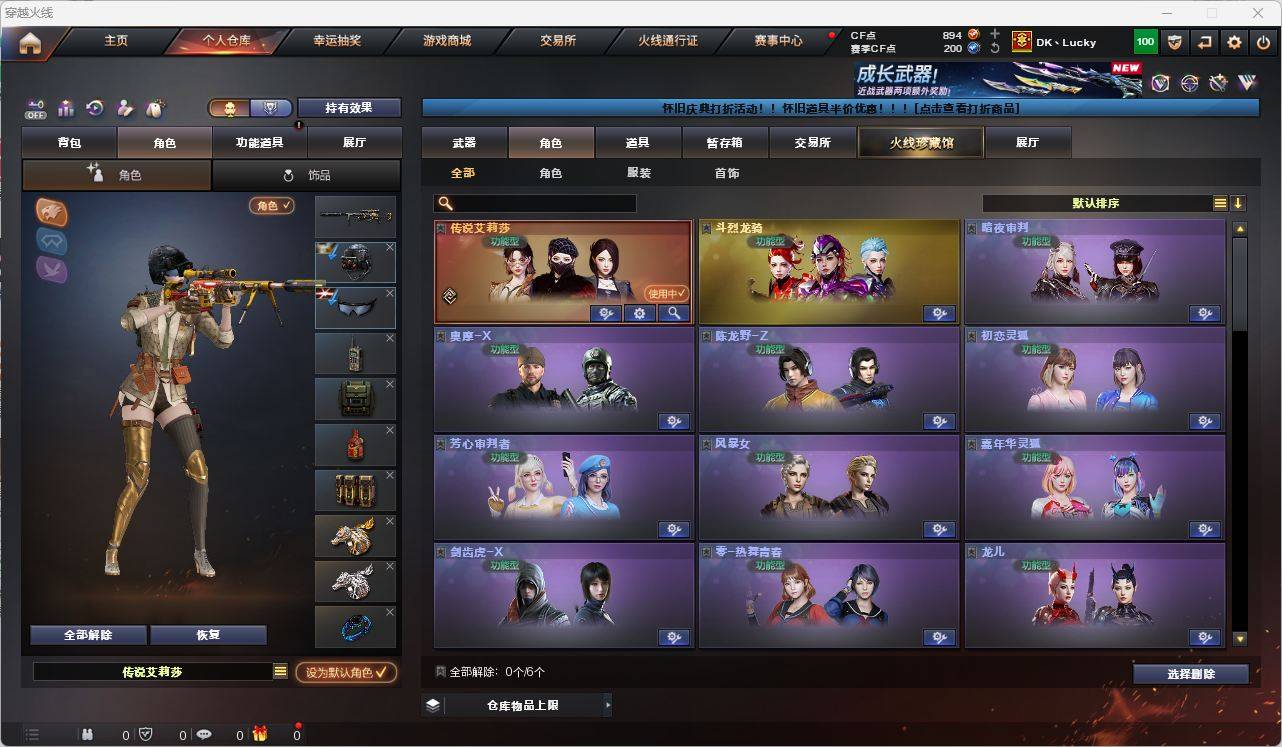Screen dimensions: 1282x747
Task: Open gear options on the 斗烈龙骑 card
Action: pos(939,313)
